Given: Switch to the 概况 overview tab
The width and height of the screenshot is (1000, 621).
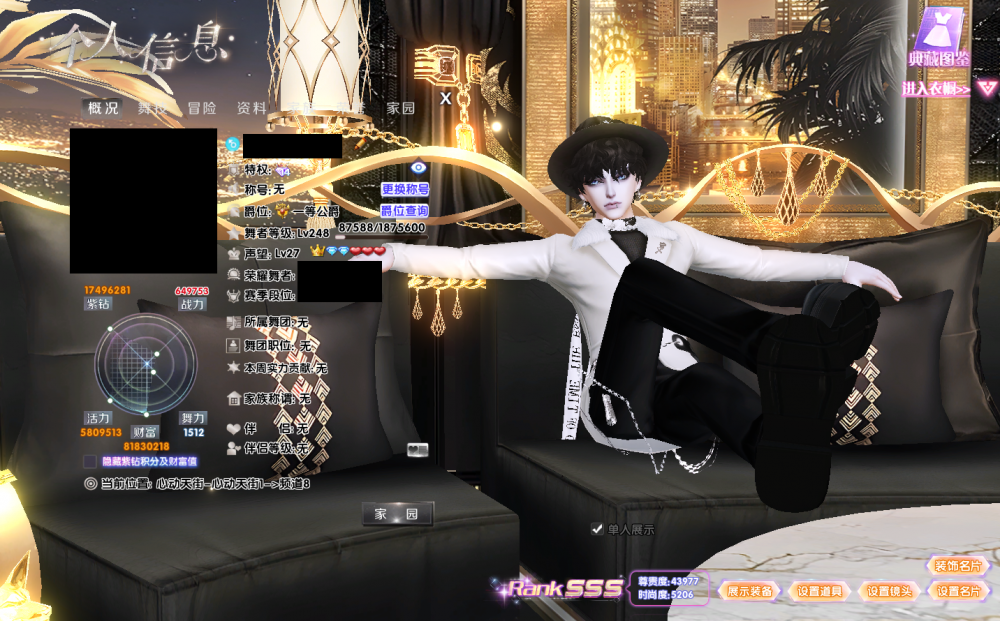Looking at the screenshot, I should coord(103,108).
